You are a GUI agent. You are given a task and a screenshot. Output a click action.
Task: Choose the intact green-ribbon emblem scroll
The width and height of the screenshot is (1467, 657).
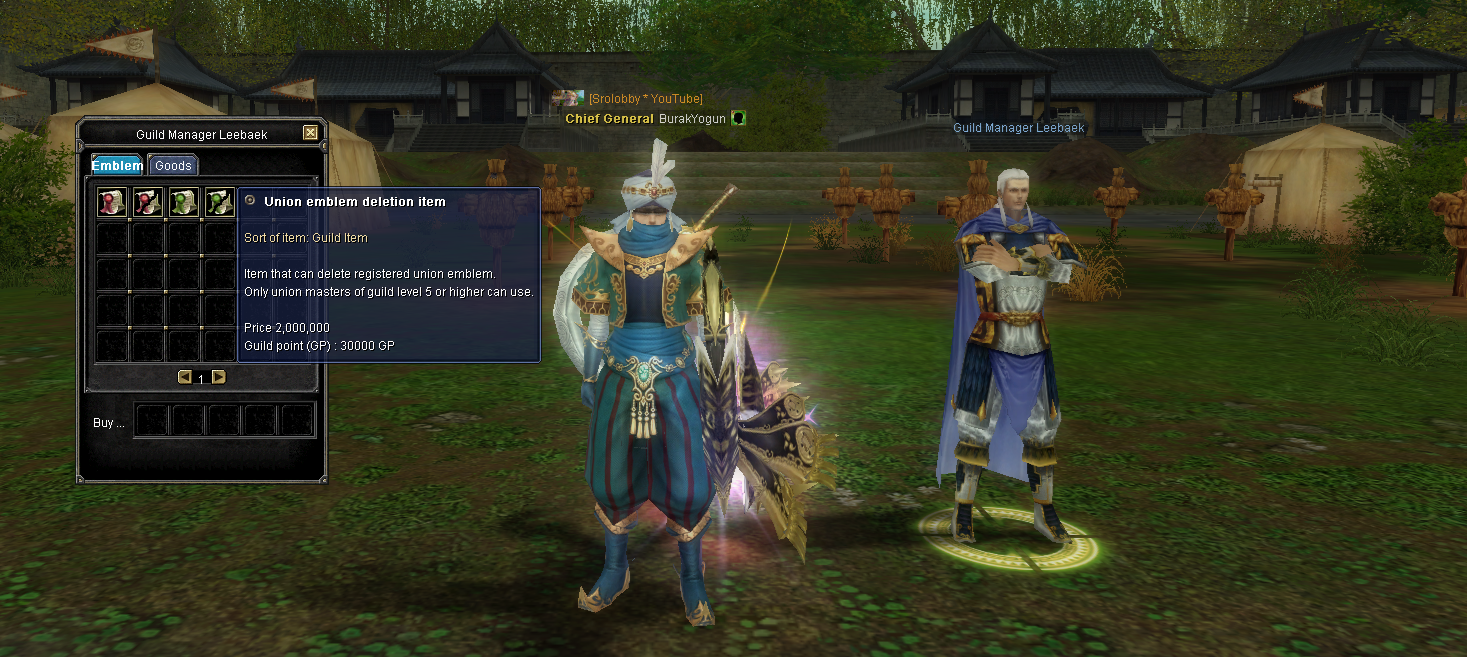tap(183, 203)
